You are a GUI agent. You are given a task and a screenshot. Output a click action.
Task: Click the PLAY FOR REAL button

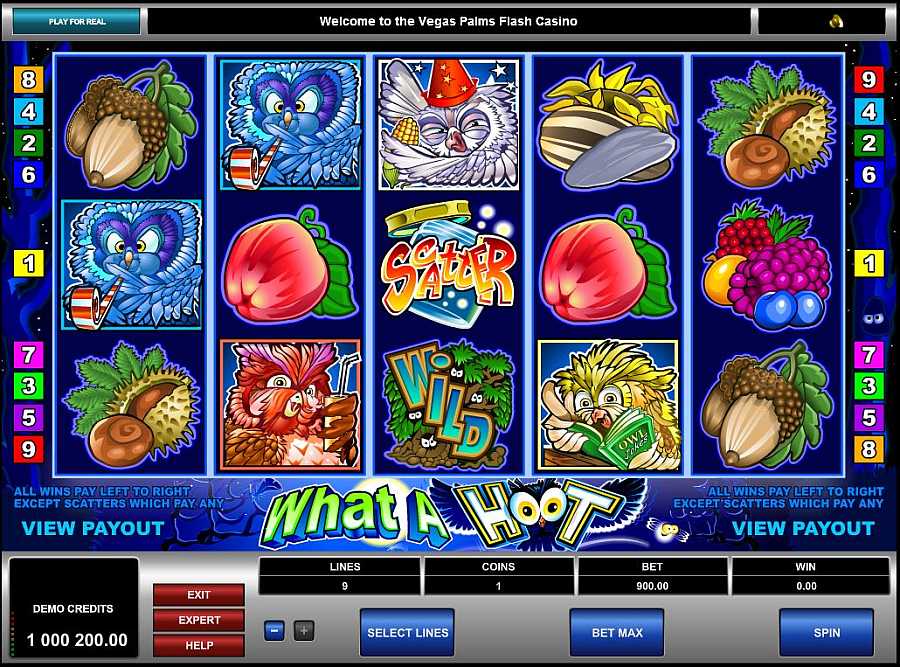pyautogui.click(x=77, y=21)
